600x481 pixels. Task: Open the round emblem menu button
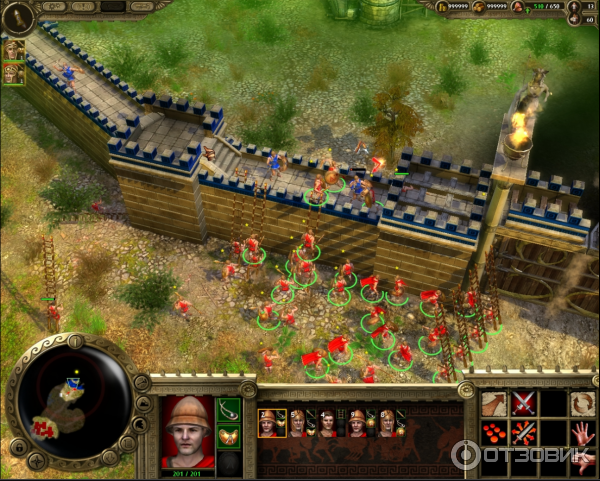point(17,17)
